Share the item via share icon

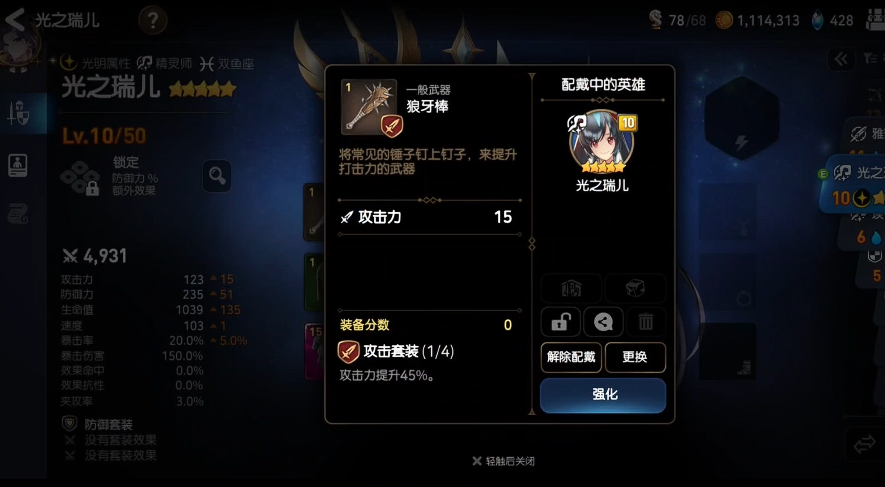[x=603, y=321]
